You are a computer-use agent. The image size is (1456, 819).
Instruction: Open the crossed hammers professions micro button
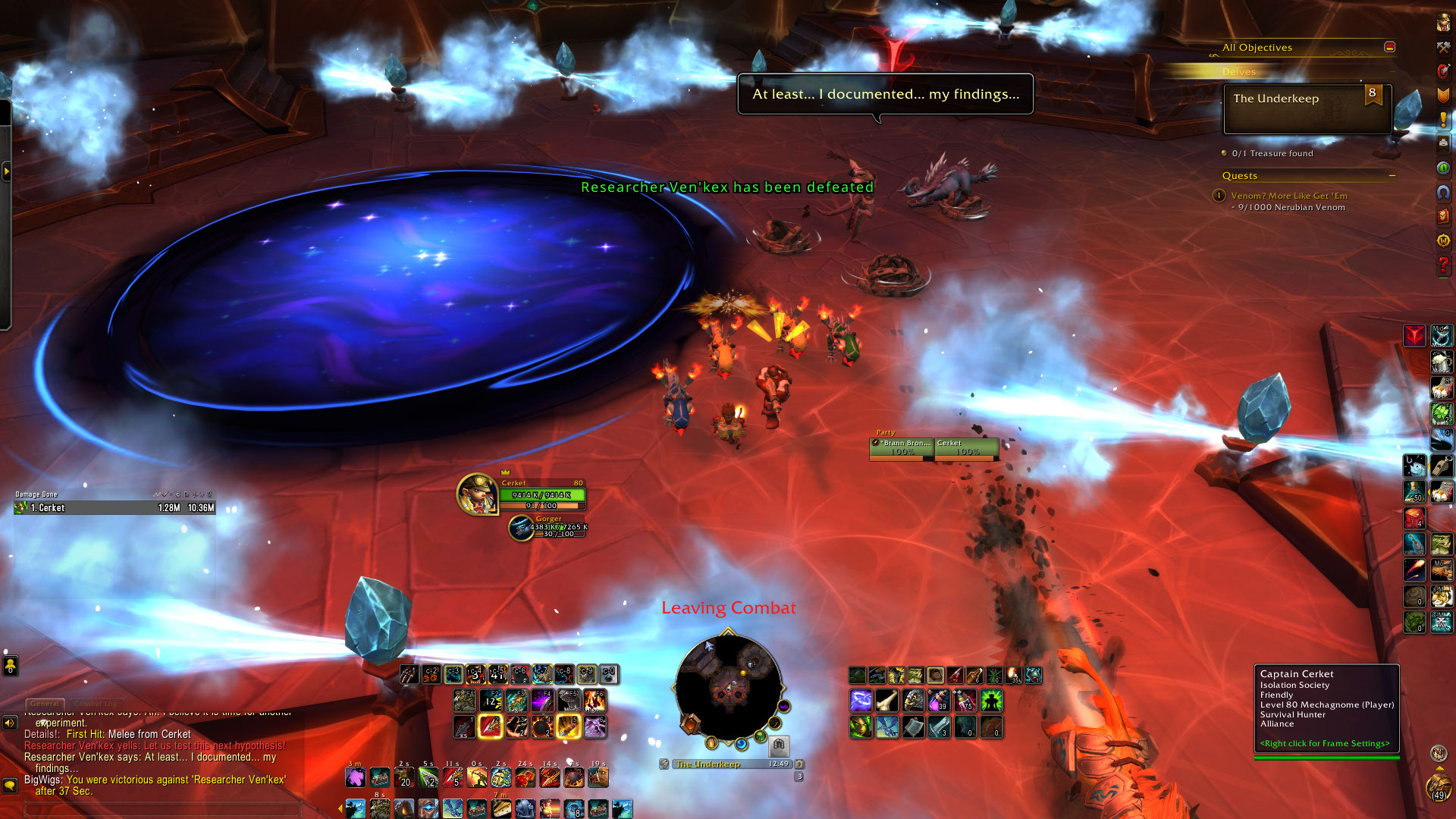tap(1443, 47)
